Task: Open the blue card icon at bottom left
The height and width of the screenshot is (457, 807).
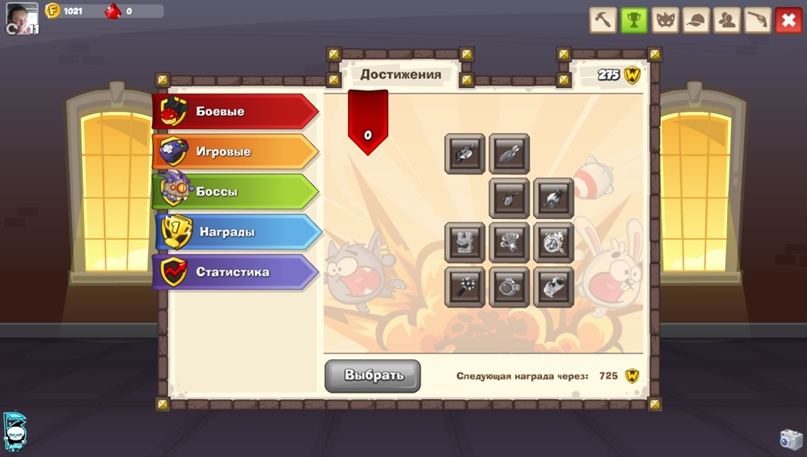Action: 14,430
